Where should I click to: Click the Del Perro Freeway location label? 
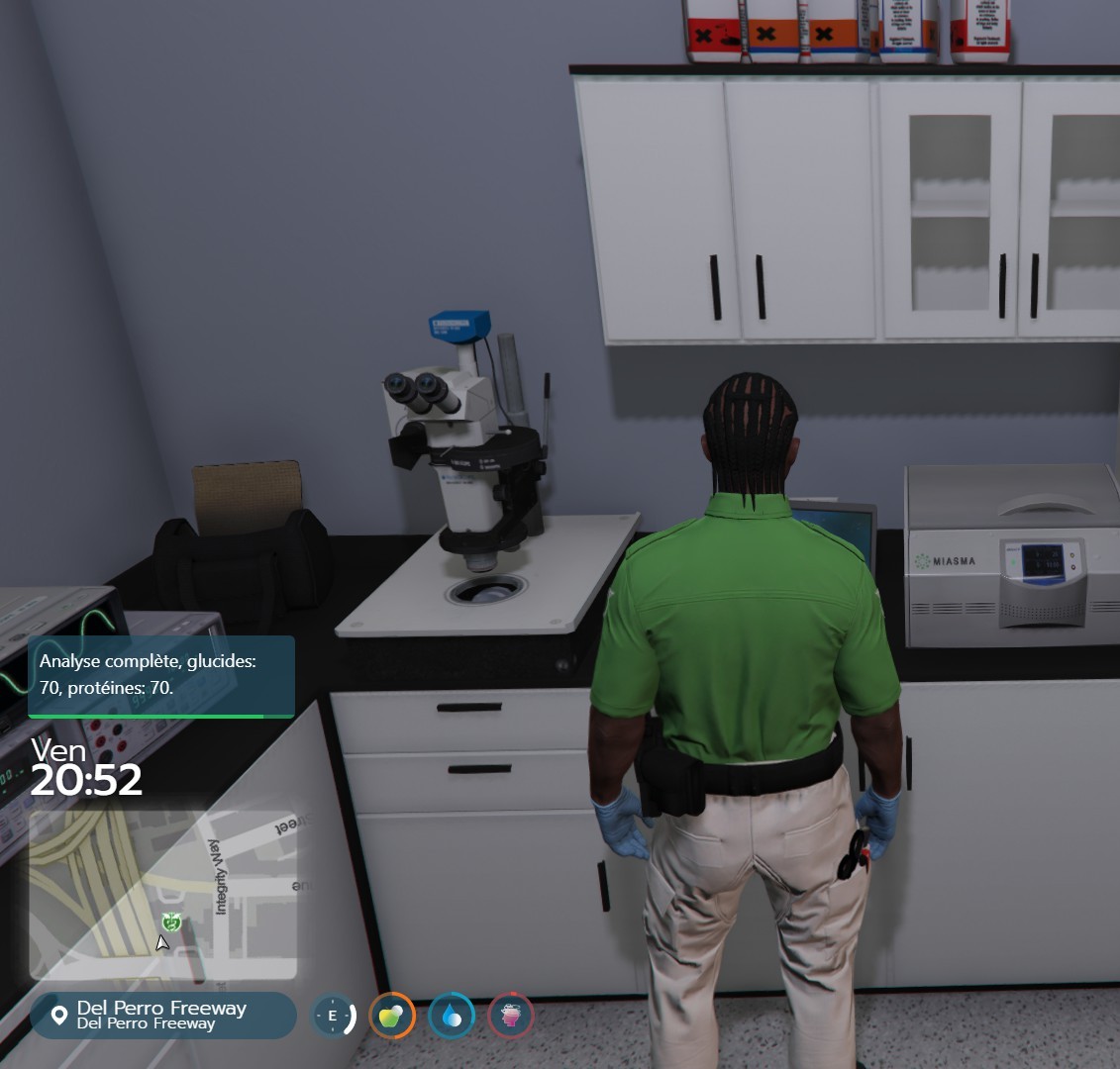pyautogui.click(x=162, y=1015)
